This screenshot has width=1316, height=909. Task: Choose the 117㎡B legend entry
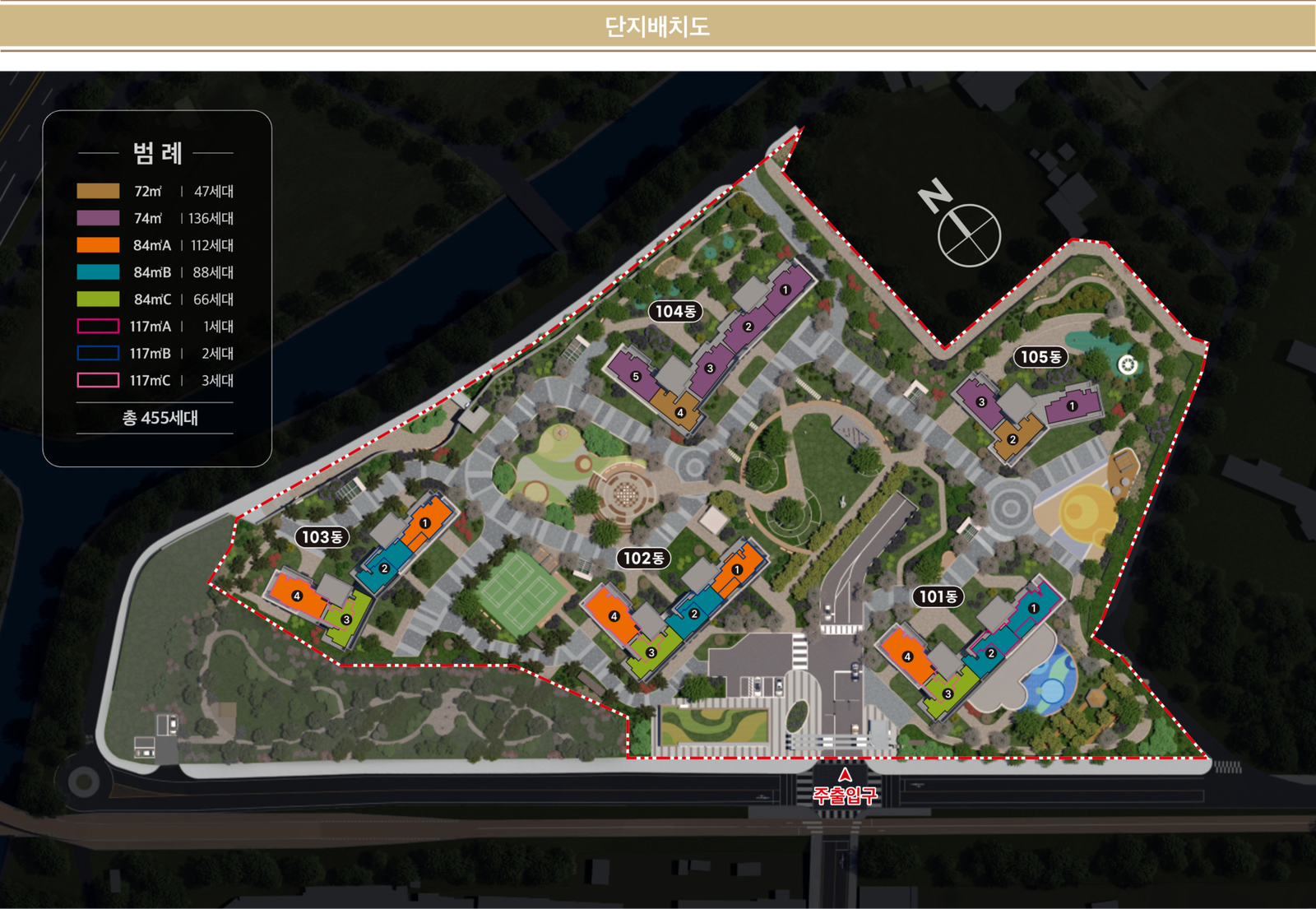(155, 354)
